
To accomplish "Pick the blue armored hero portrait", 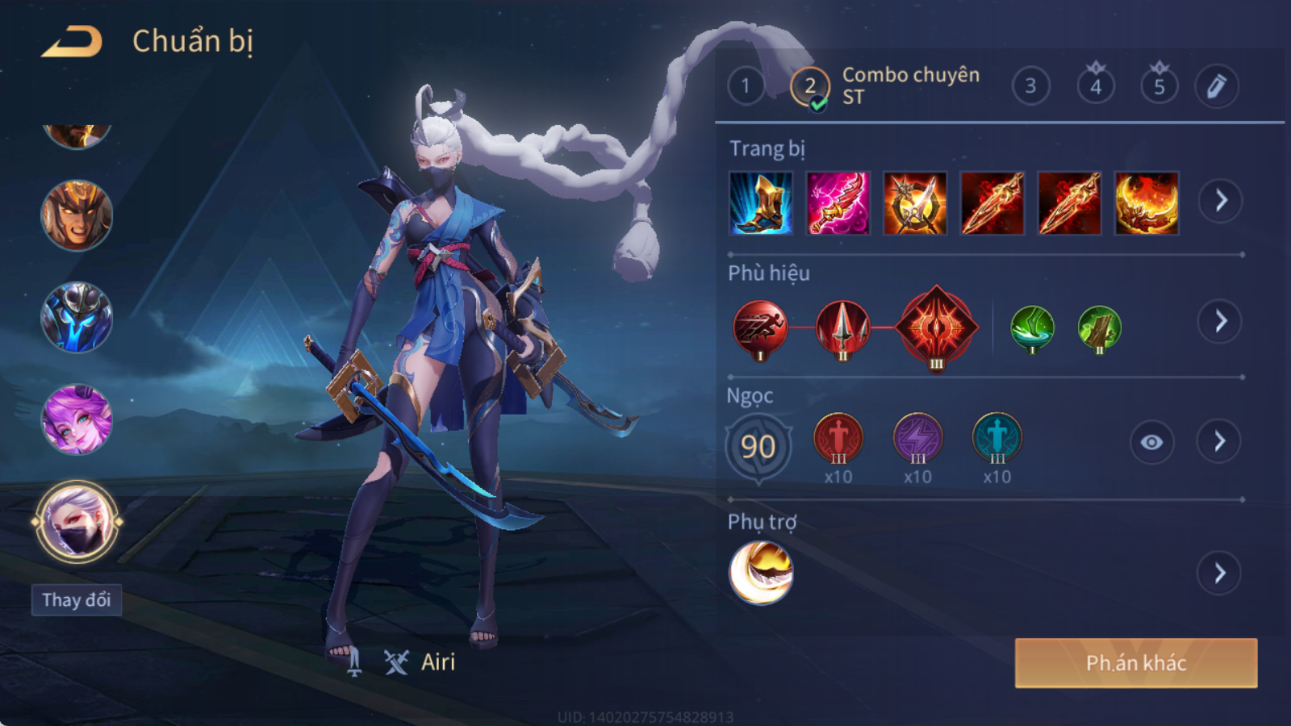I will coord(76,317).
